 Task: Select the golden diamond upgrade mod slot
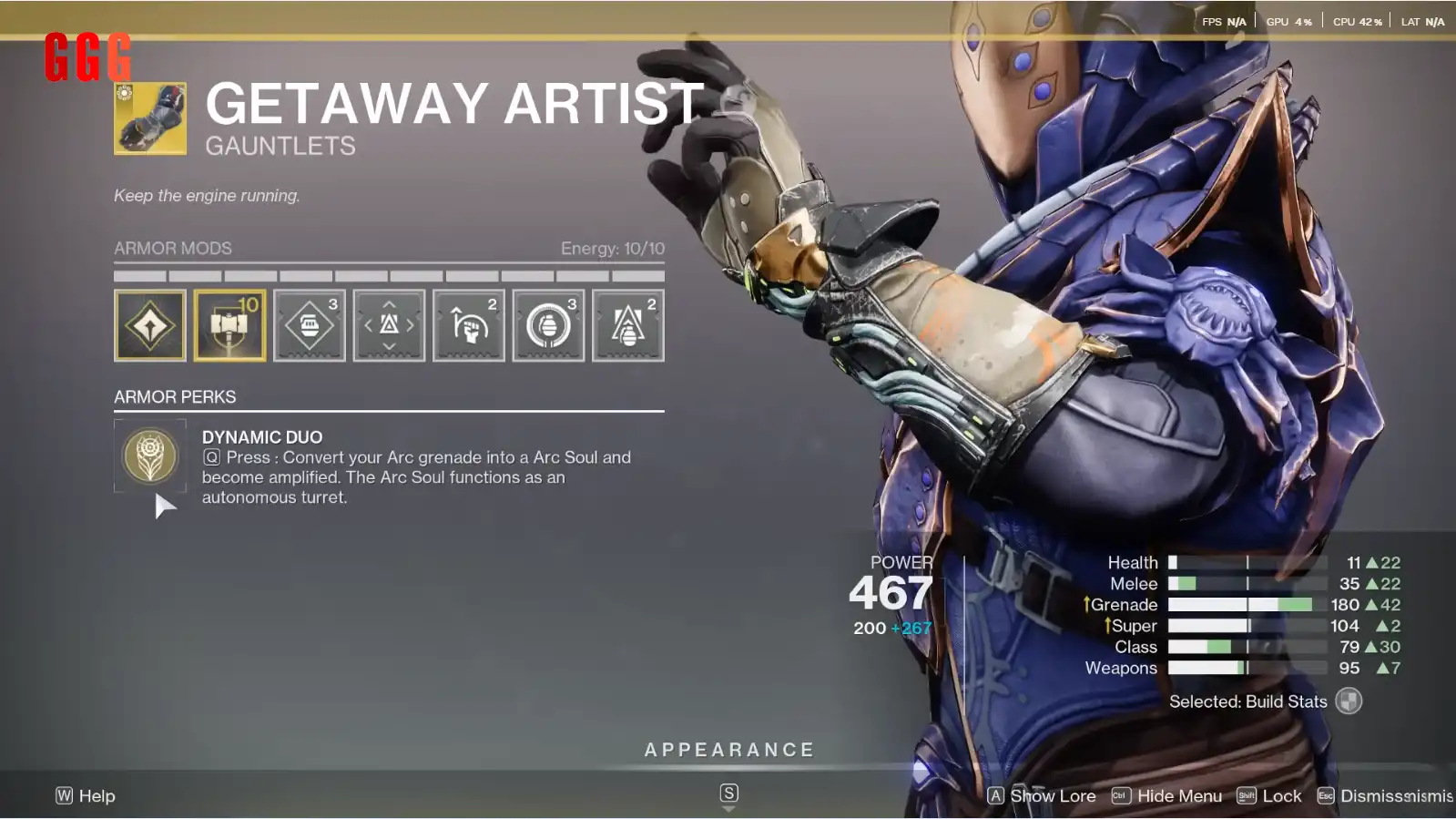click(150, 325)
